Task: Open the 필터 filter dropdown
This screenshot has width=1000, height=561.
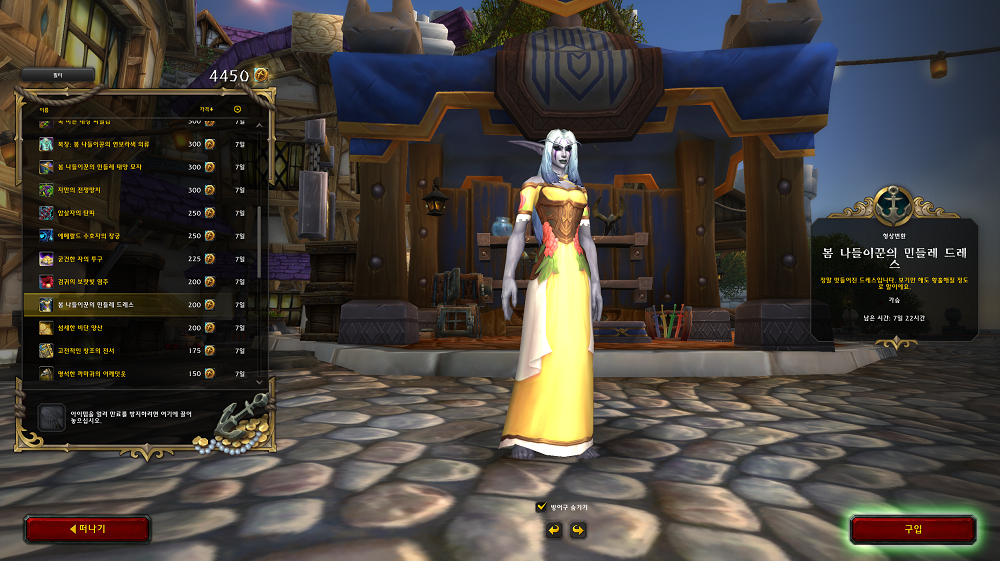Action: coord(58,75)
